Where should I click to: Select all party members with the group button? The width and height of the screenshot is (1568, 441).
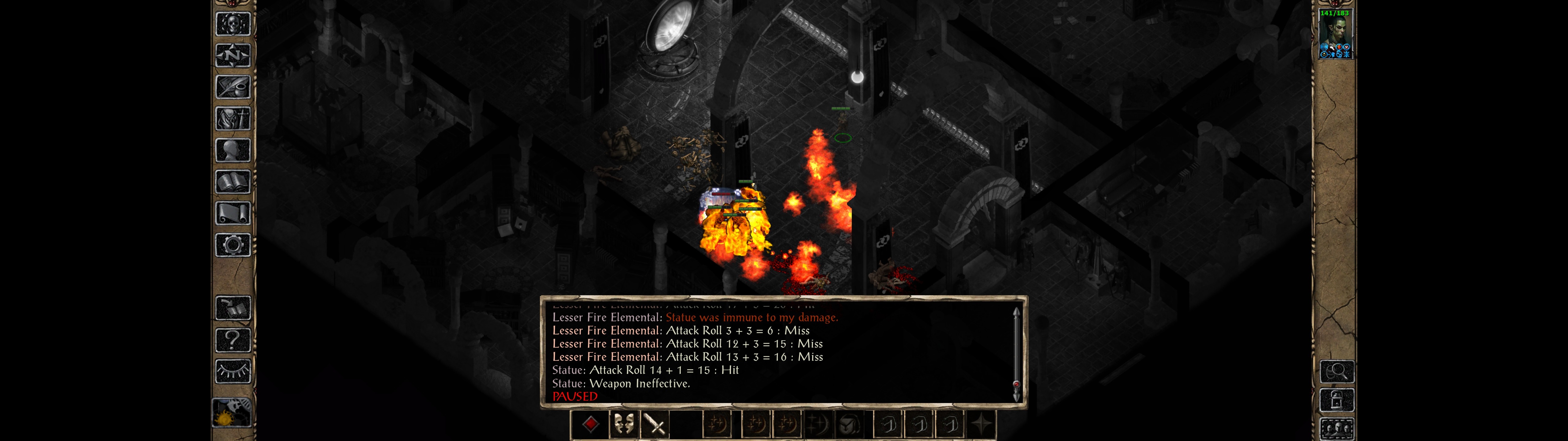click(1336, 429)
